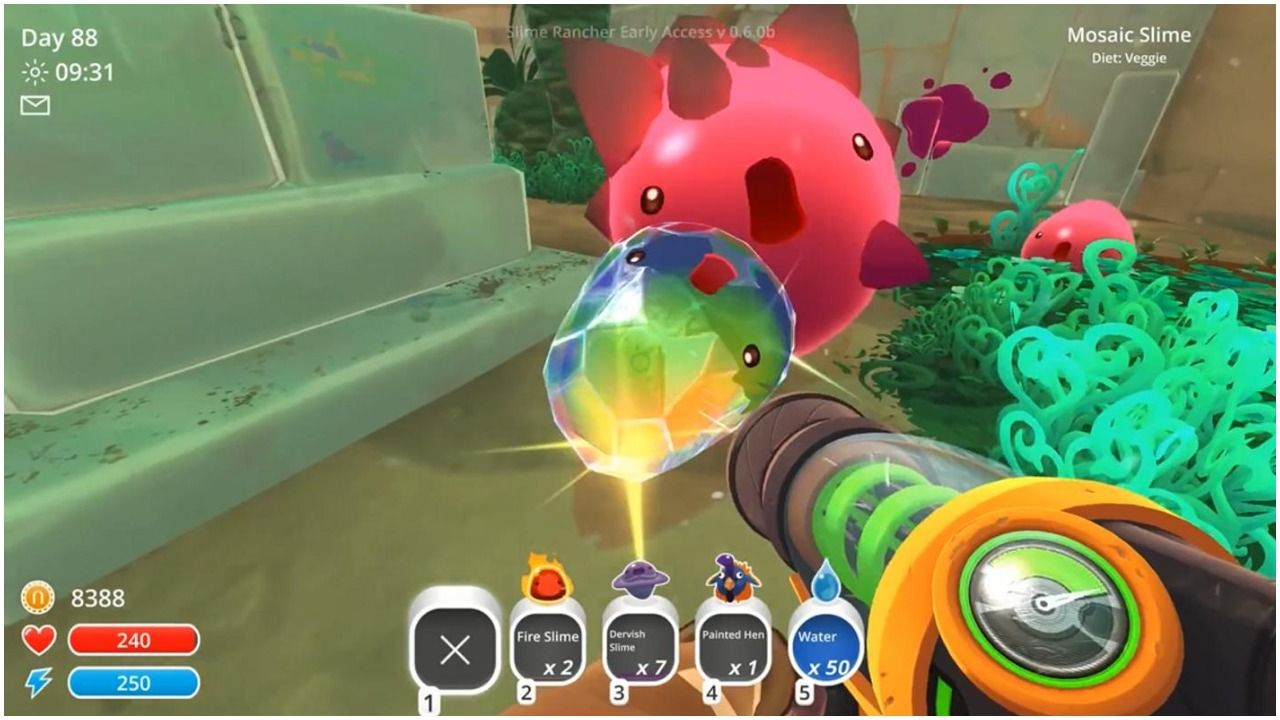Select the Water tank slot

(x=826, y=647)
